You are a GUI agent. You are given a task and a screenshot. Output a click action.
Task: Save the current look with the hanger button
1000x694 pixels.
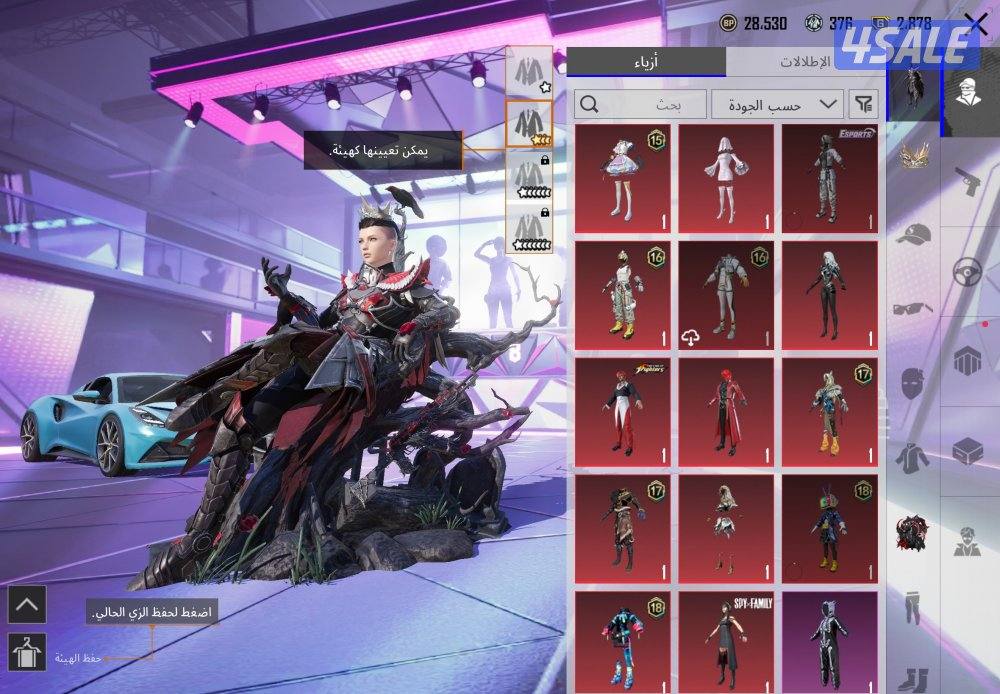coord(26,653)
